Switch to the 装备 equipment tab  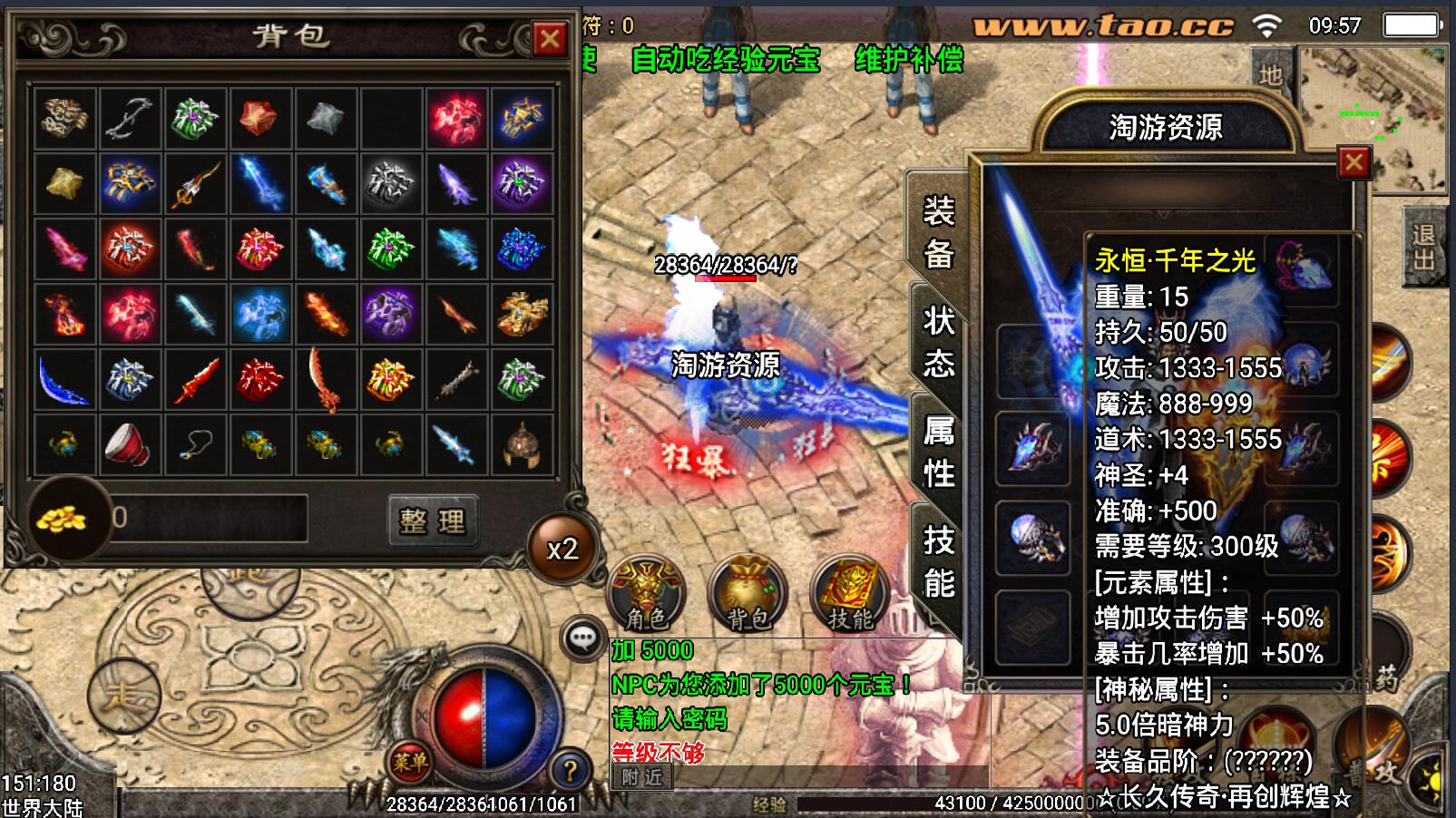click(938, 233)
